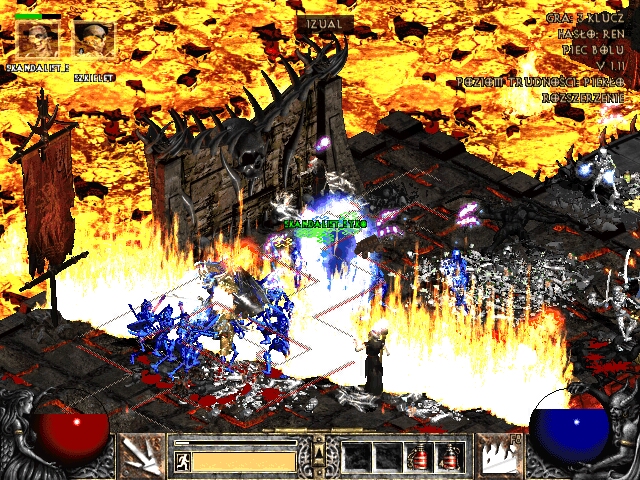640x480 pixels.
Task: Toggle the run/walk button
Action: point(183,462)
